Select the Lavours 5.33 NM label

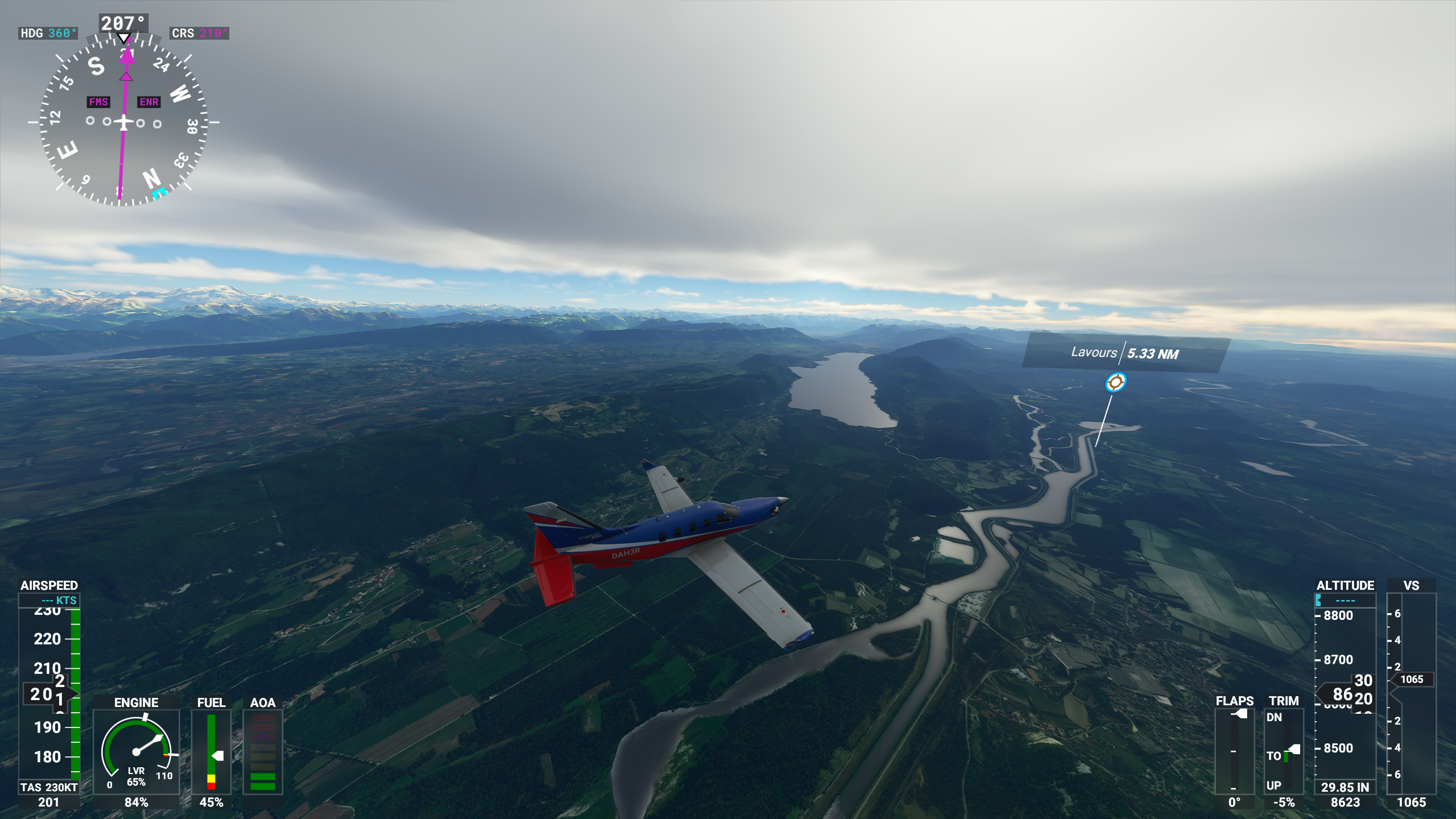[x=1125, y=353]
